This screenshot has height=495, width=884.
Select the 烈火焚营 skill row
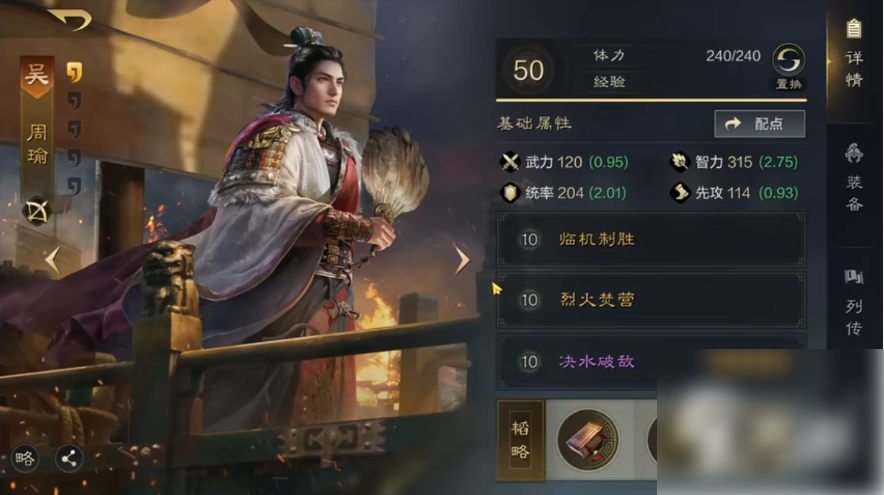pyautogui.click(x=650, y=300)
